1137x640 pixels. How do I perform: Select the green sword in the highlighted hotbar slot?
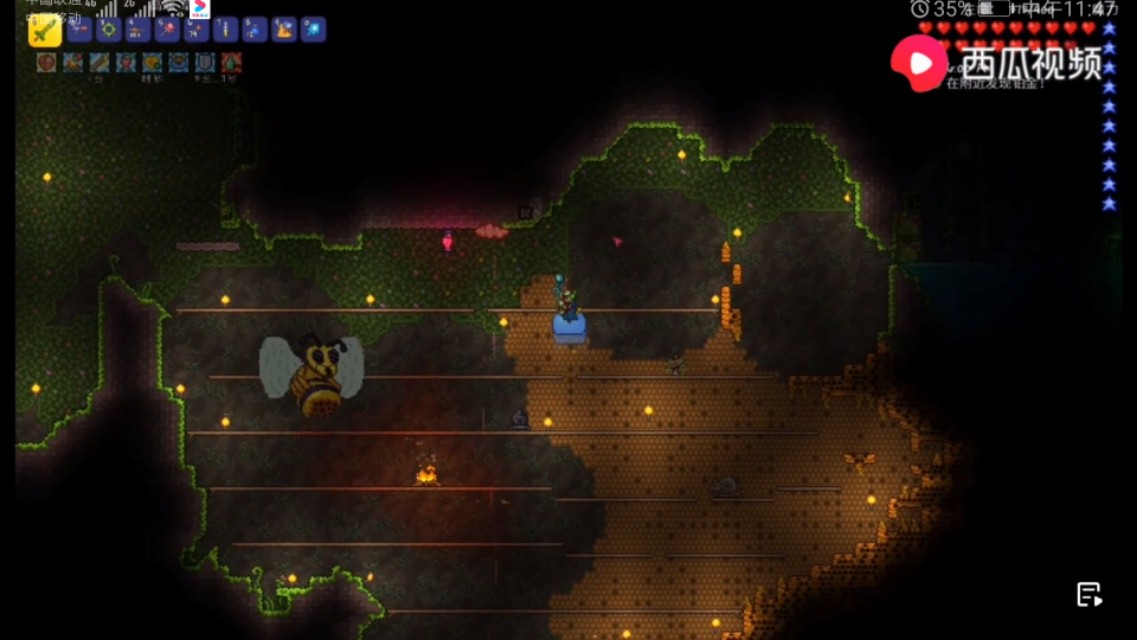(45, 30)
